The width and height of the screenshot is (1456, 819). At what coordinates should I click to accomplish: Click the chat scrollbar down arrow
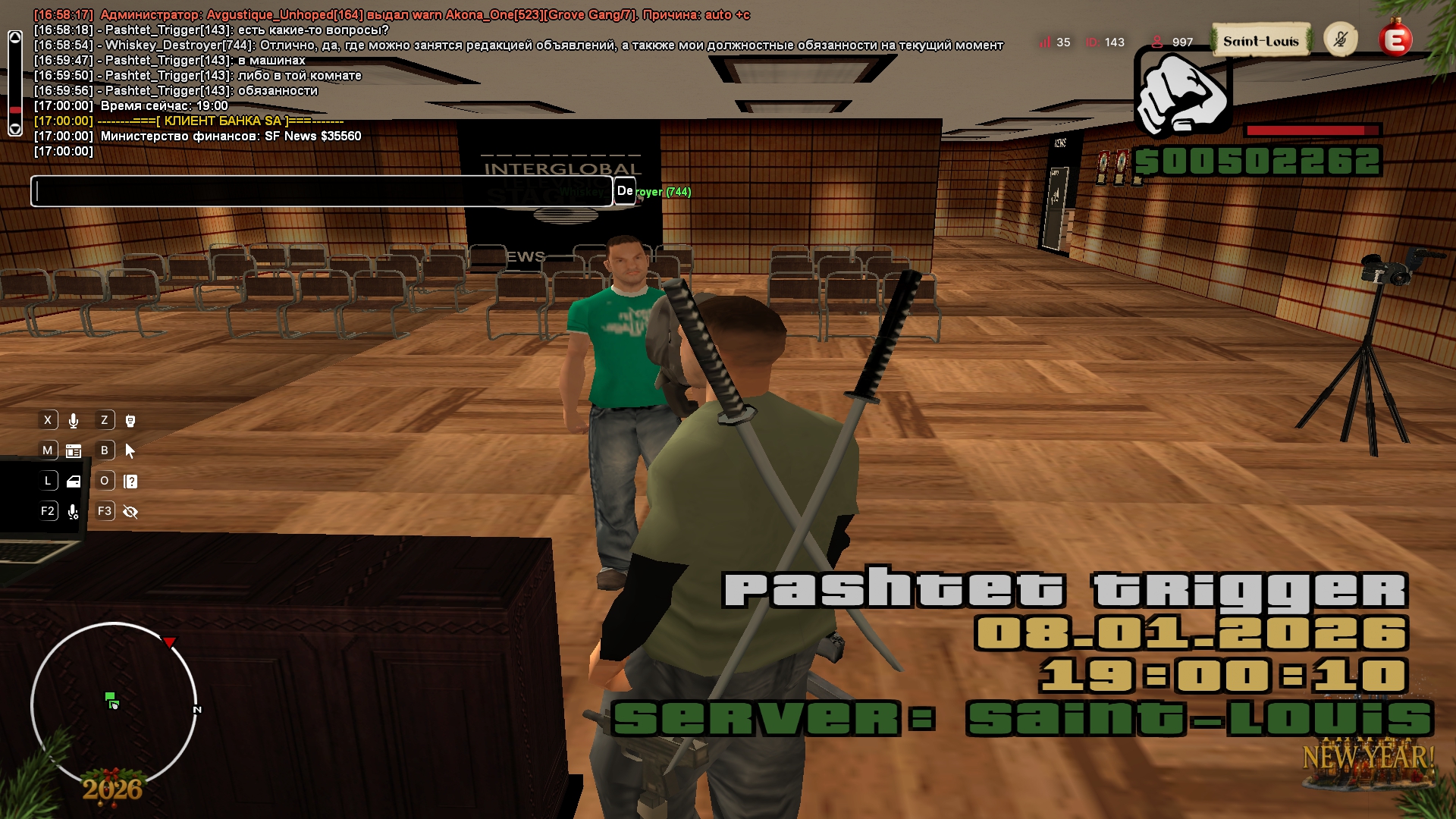(15, 129)
